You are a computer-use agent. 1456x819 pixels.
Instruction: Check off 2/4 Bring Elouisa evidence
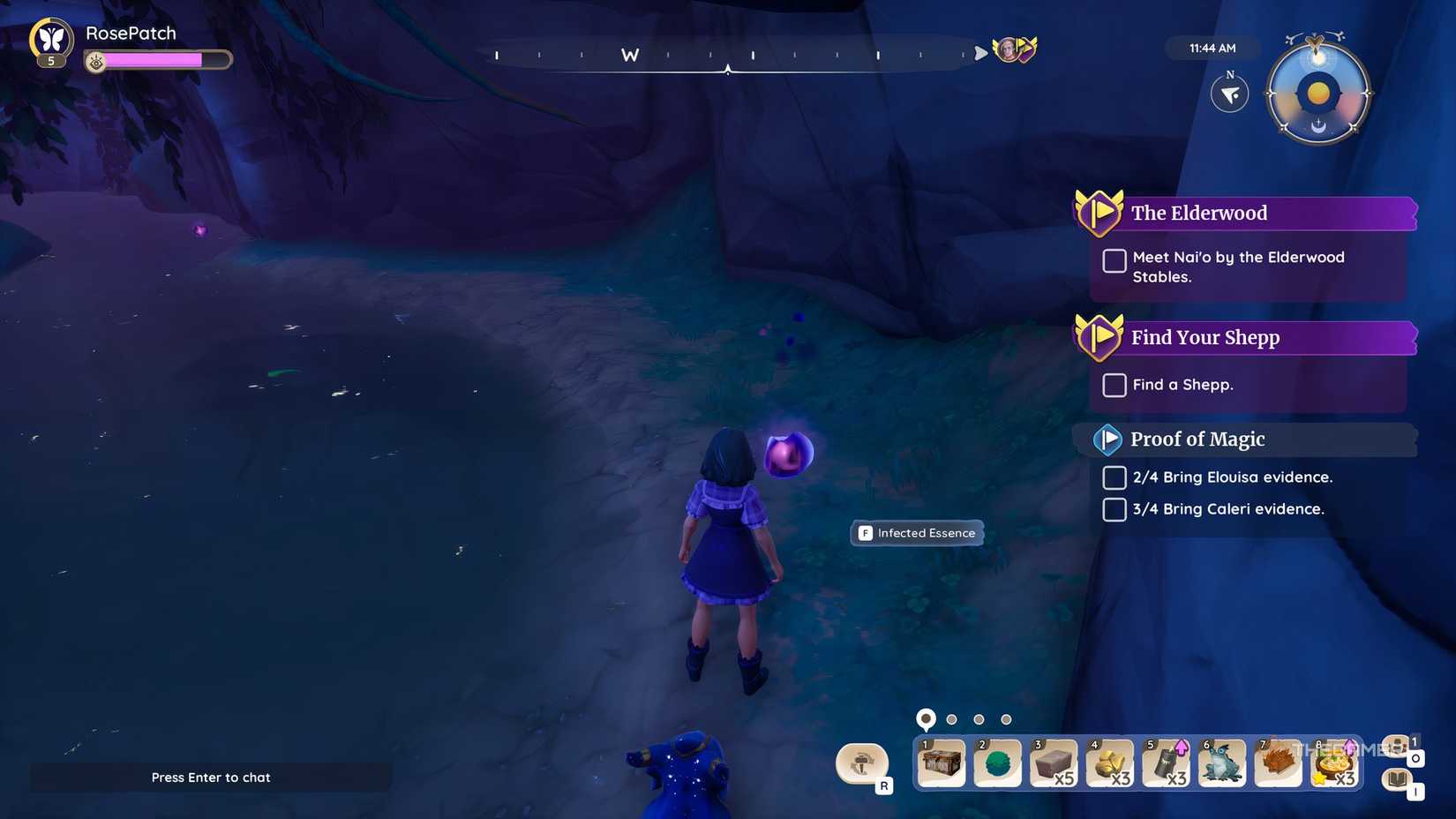pyautogui.click(x=1114, y=477)
